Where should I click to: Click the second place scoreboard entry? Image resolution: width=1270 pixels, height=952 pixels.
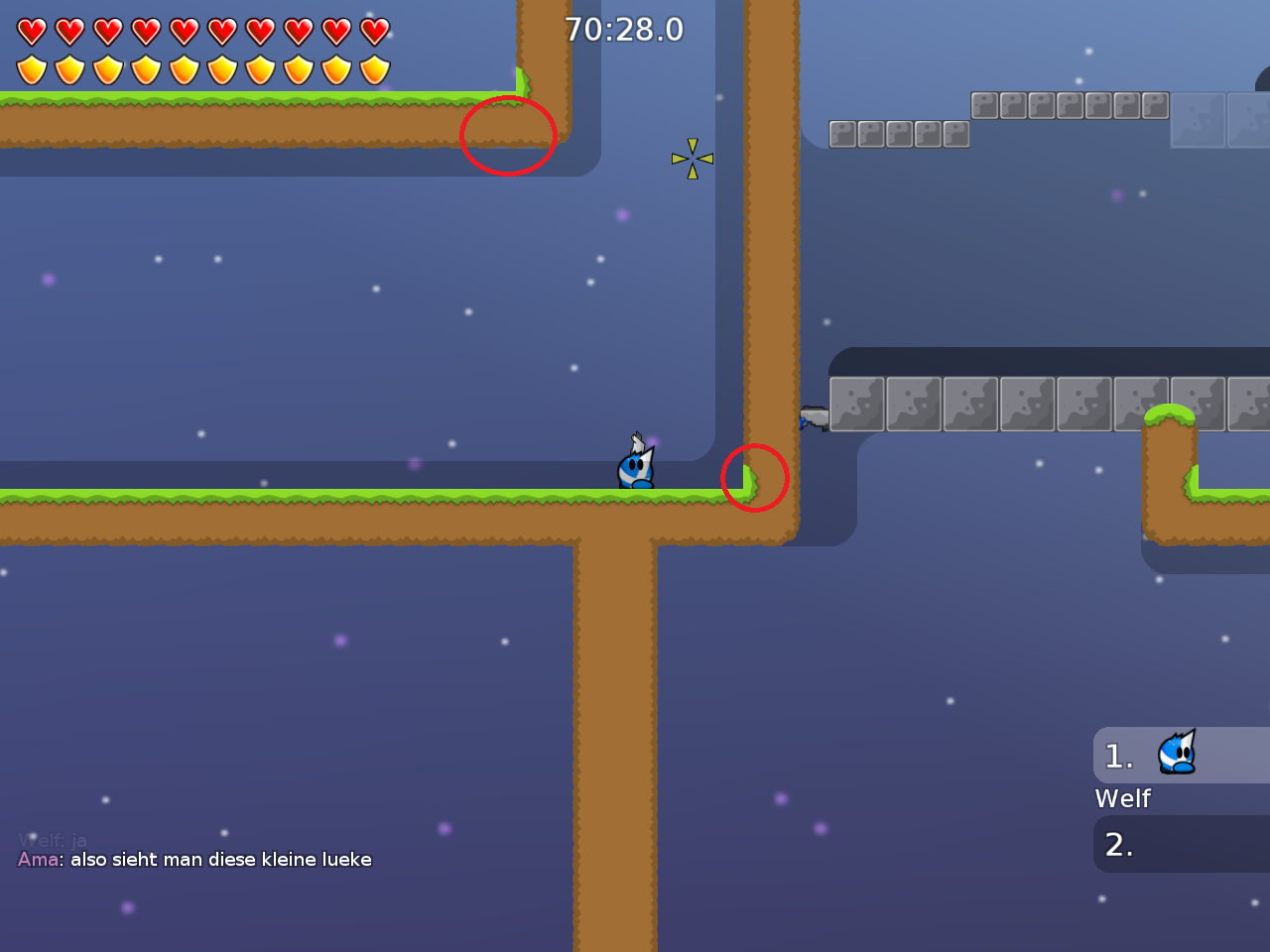pyautogui.click(x=1181, y=844)
